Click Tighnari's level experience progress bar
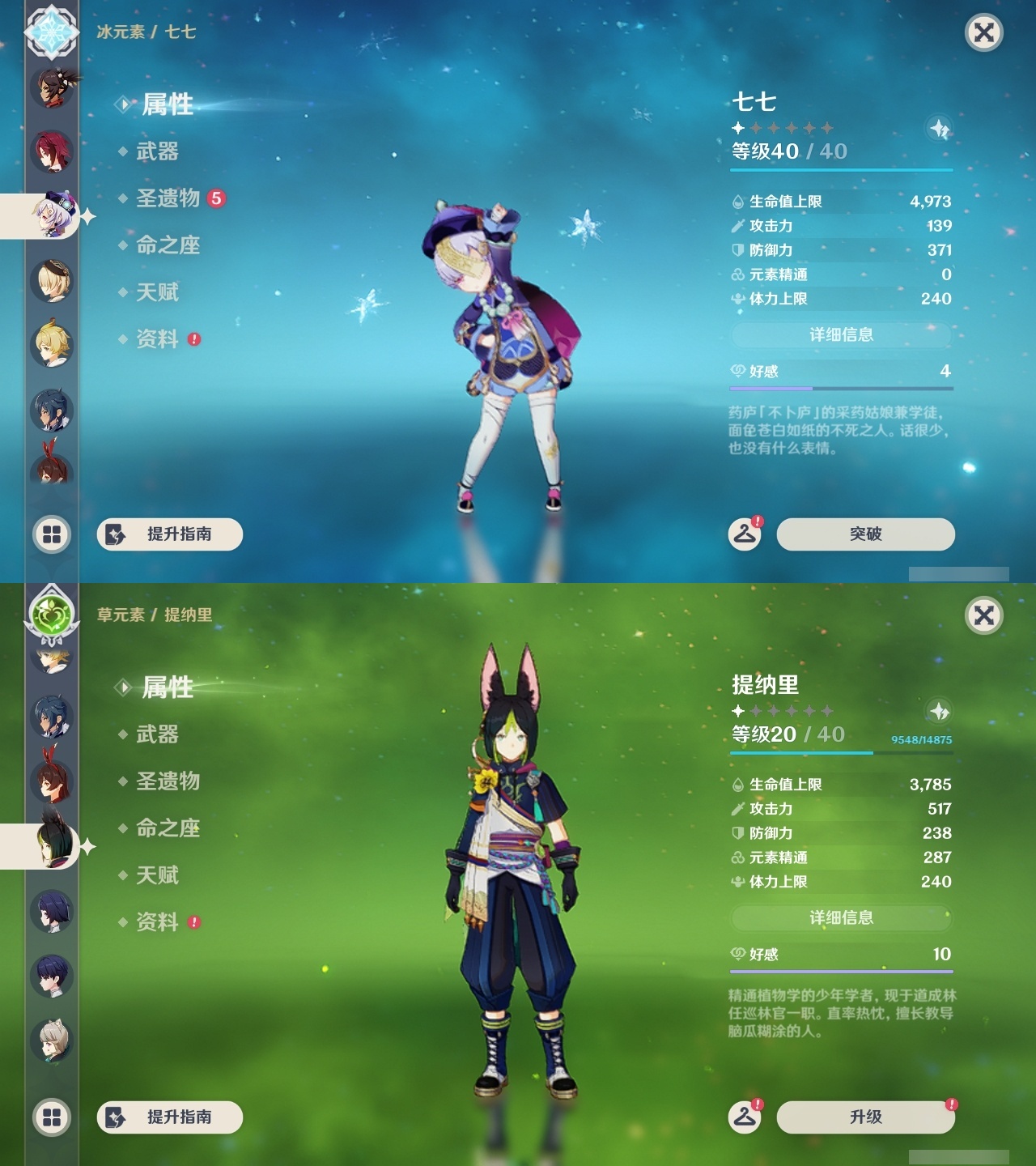 click(x=842, y=754)
